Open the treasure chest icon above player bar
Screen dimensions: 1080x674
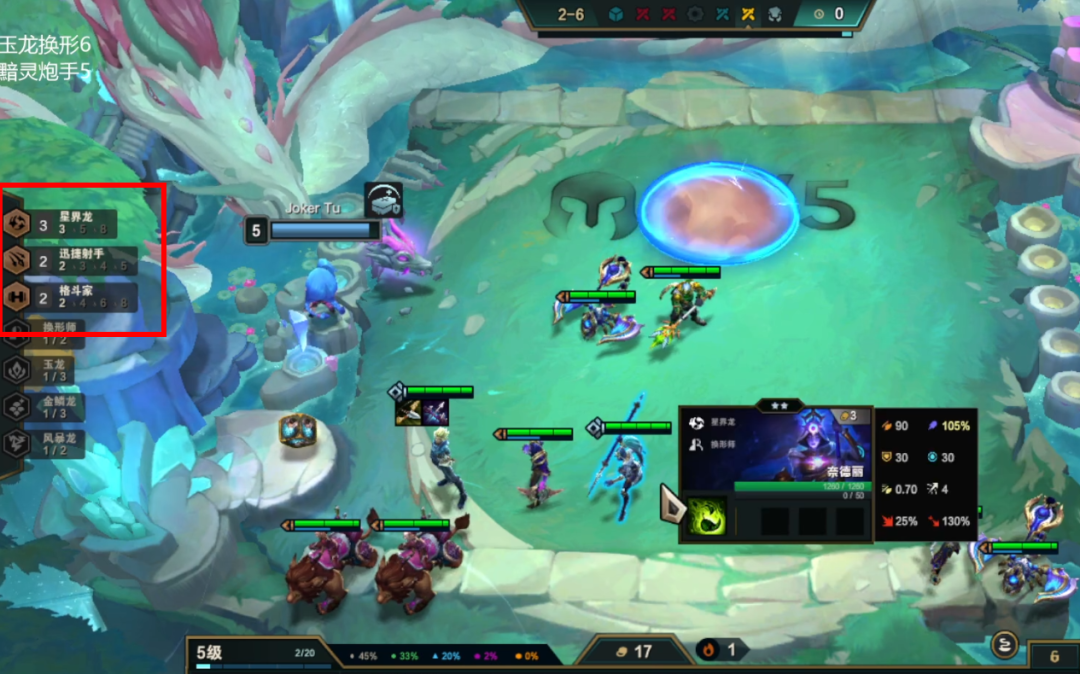point(384,200)
